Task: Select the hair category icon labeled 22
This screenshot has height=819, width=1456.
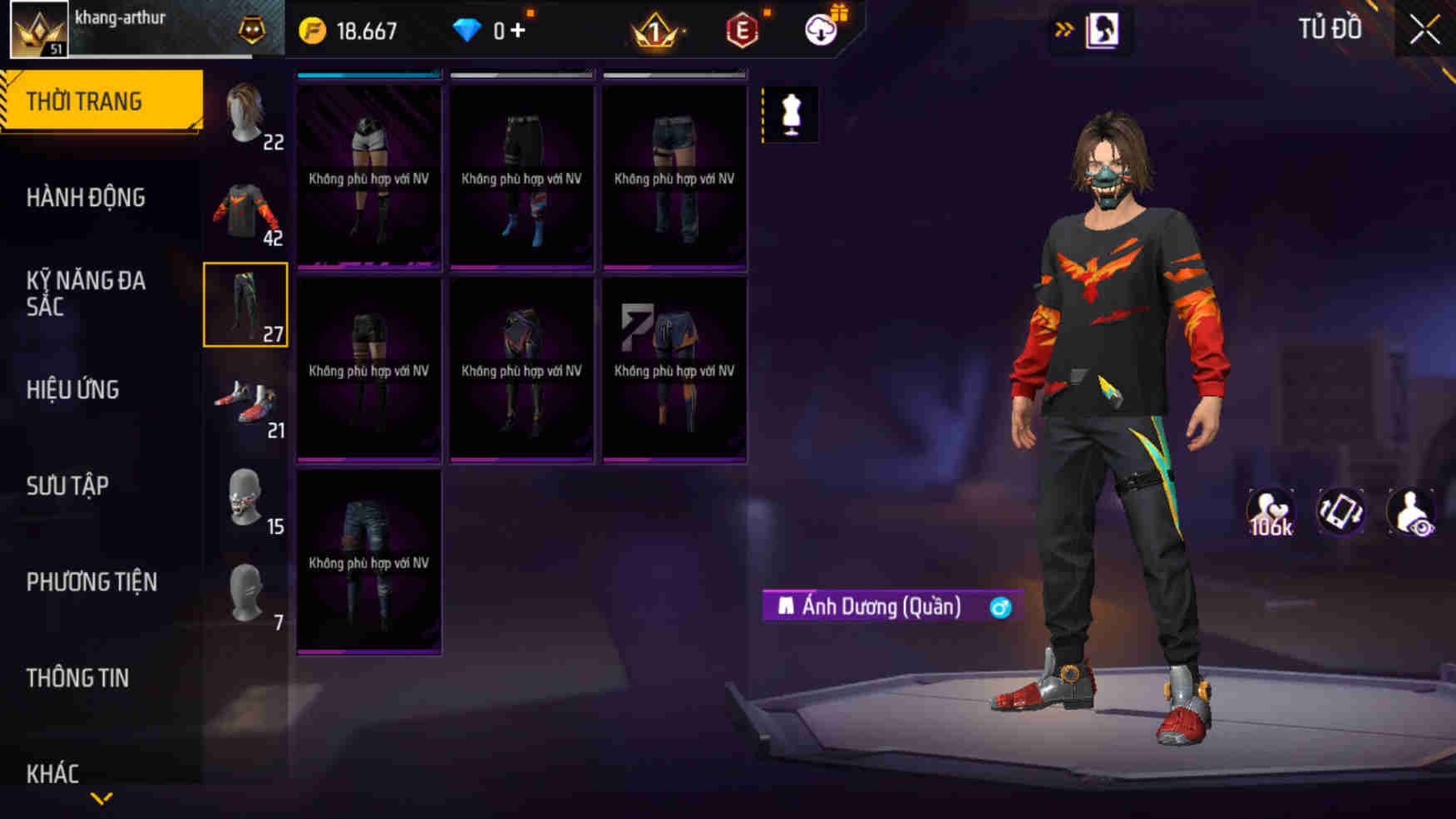Action: click(x=244, y=116)
